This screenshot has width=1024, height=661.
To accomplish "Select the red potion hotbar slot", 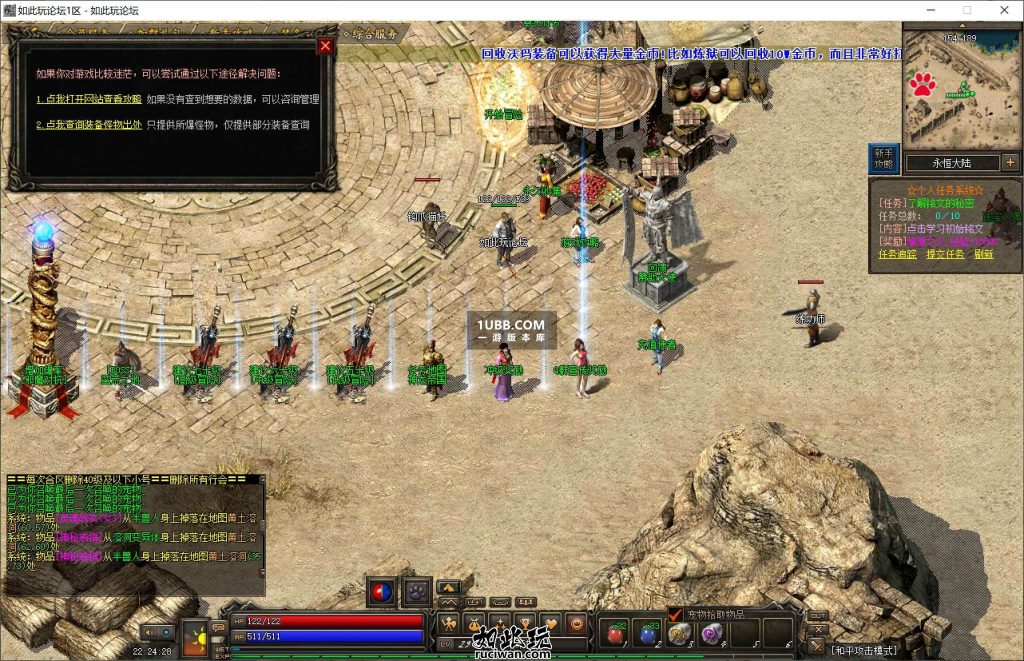I will (x=615, y=633).
